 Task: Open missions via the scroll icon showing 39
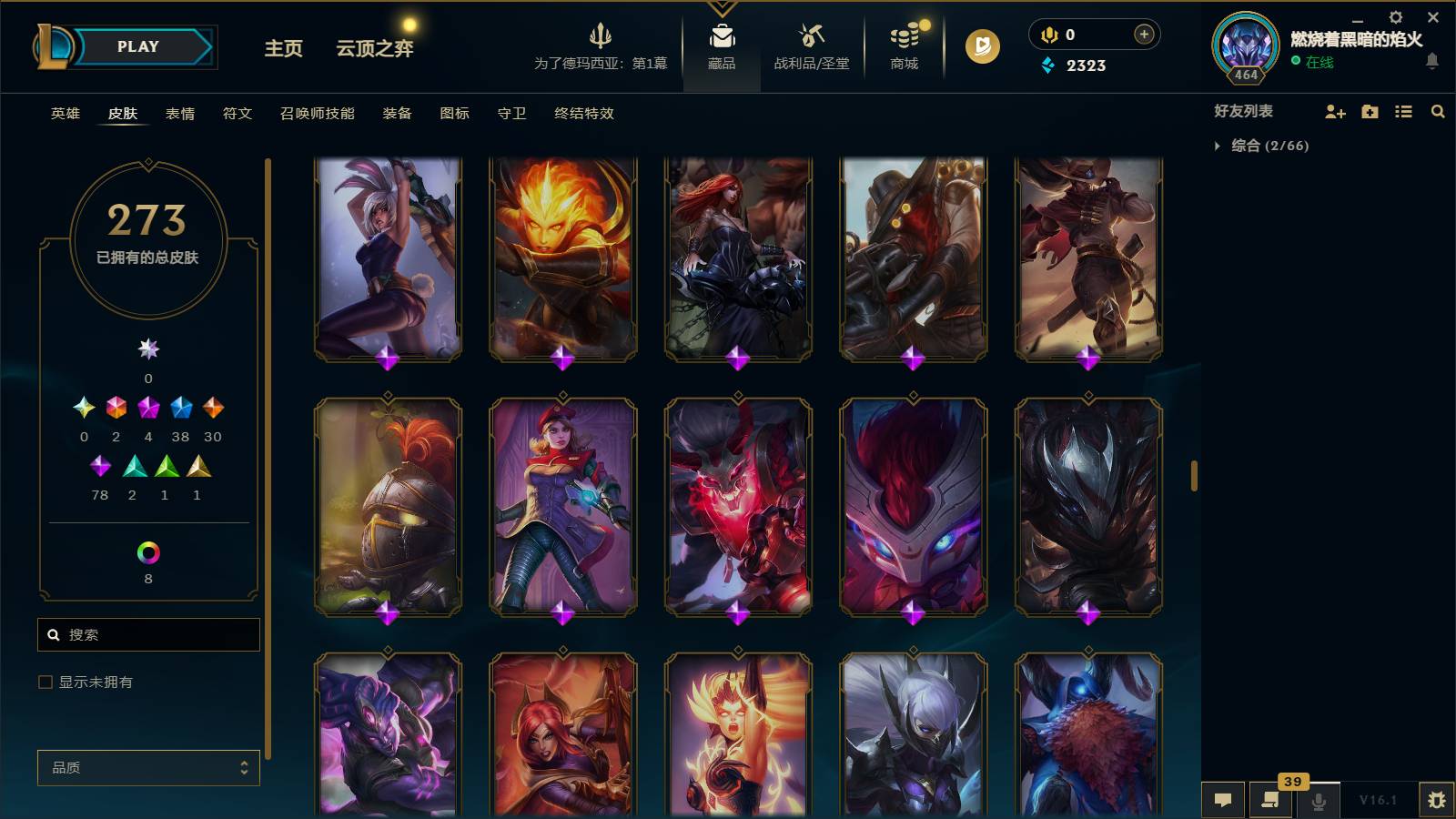point(1270,800)
